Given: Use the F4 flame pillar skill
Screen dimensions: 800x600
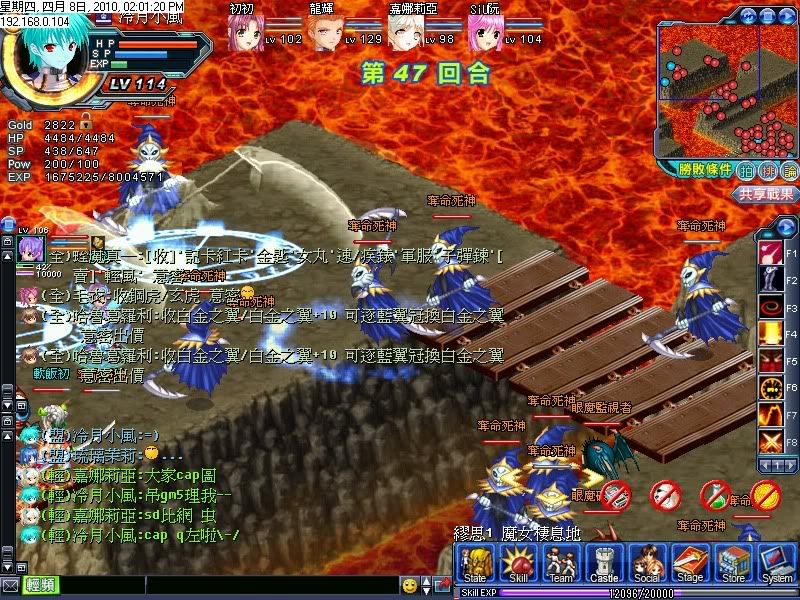Looking at the screenshot, I should (x=770, y=331).
